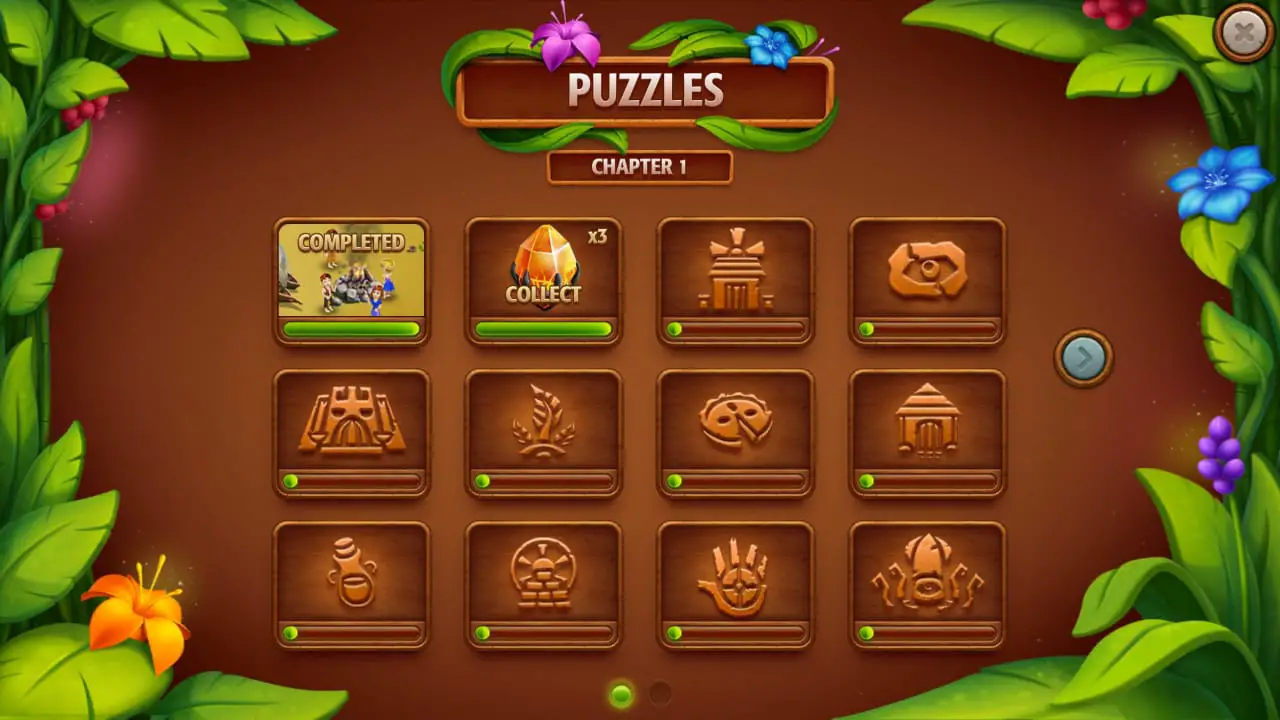
Task: Switch to the second page dot
Action: coord(660,693)
